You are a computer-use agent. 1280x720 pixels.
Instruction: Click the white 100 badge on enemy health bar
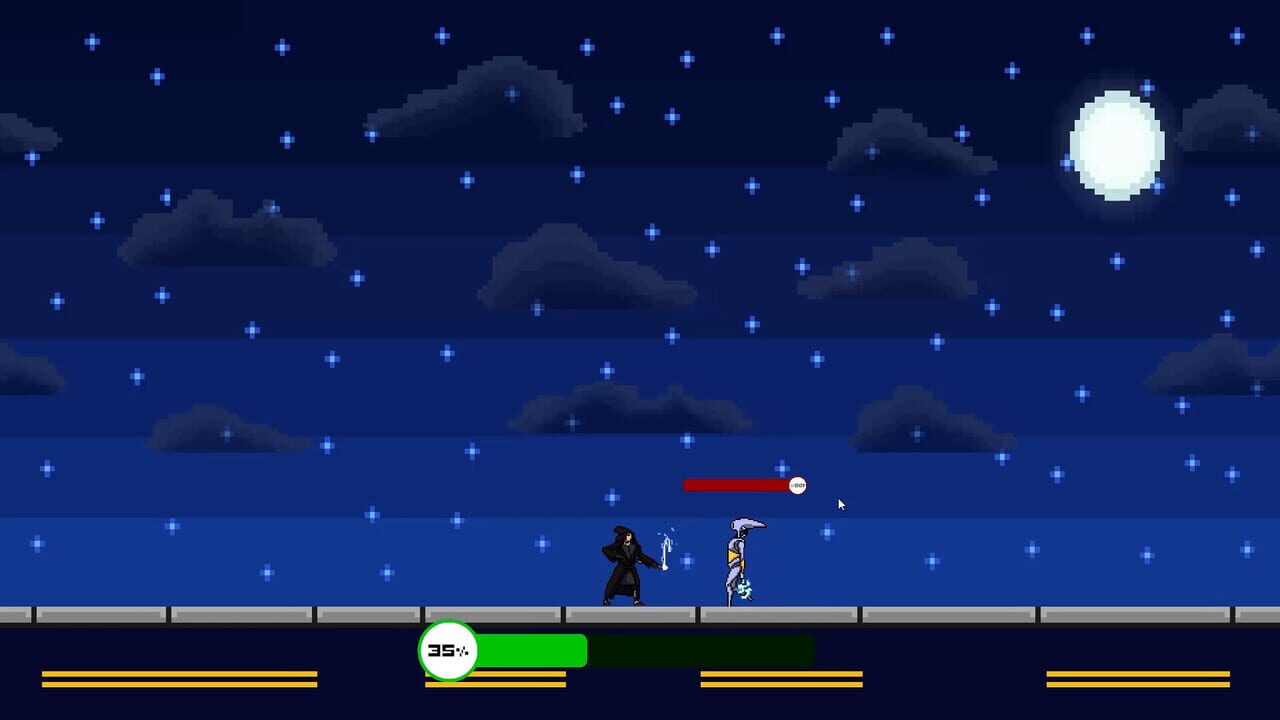click(797, 484)
